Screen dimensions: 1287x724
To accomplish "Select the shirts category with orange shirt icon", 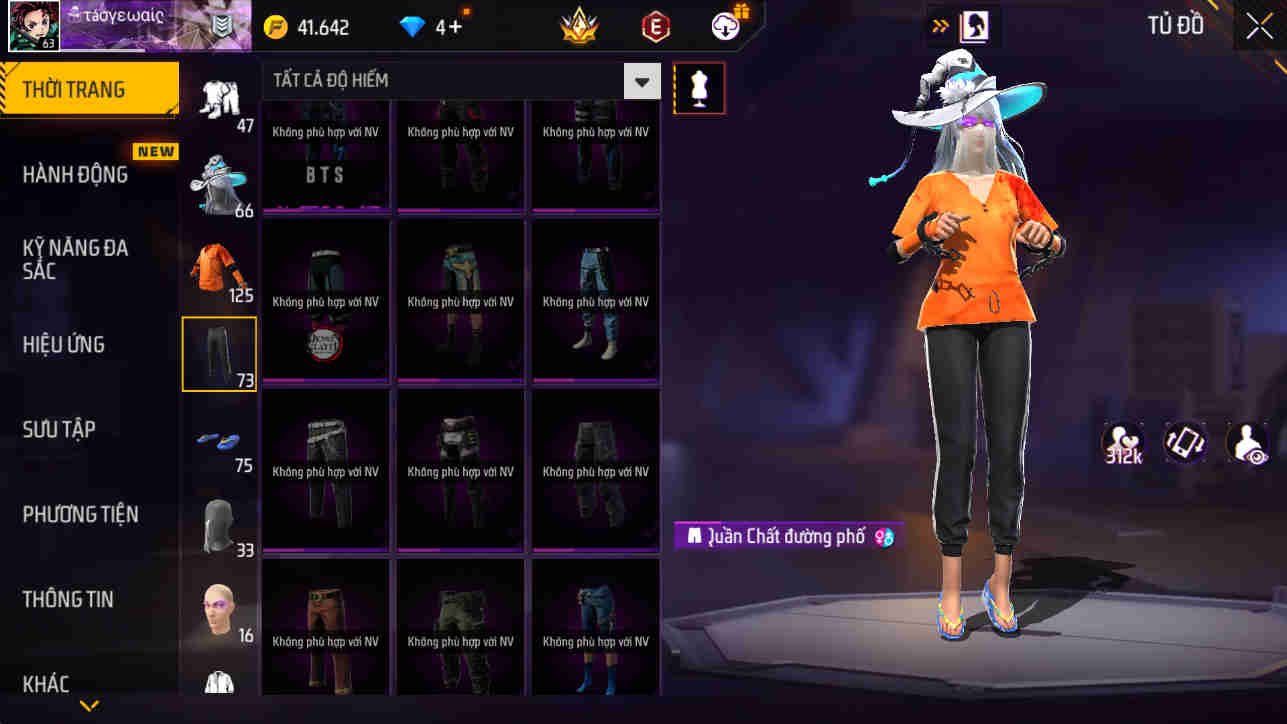I will pos(219,265).
